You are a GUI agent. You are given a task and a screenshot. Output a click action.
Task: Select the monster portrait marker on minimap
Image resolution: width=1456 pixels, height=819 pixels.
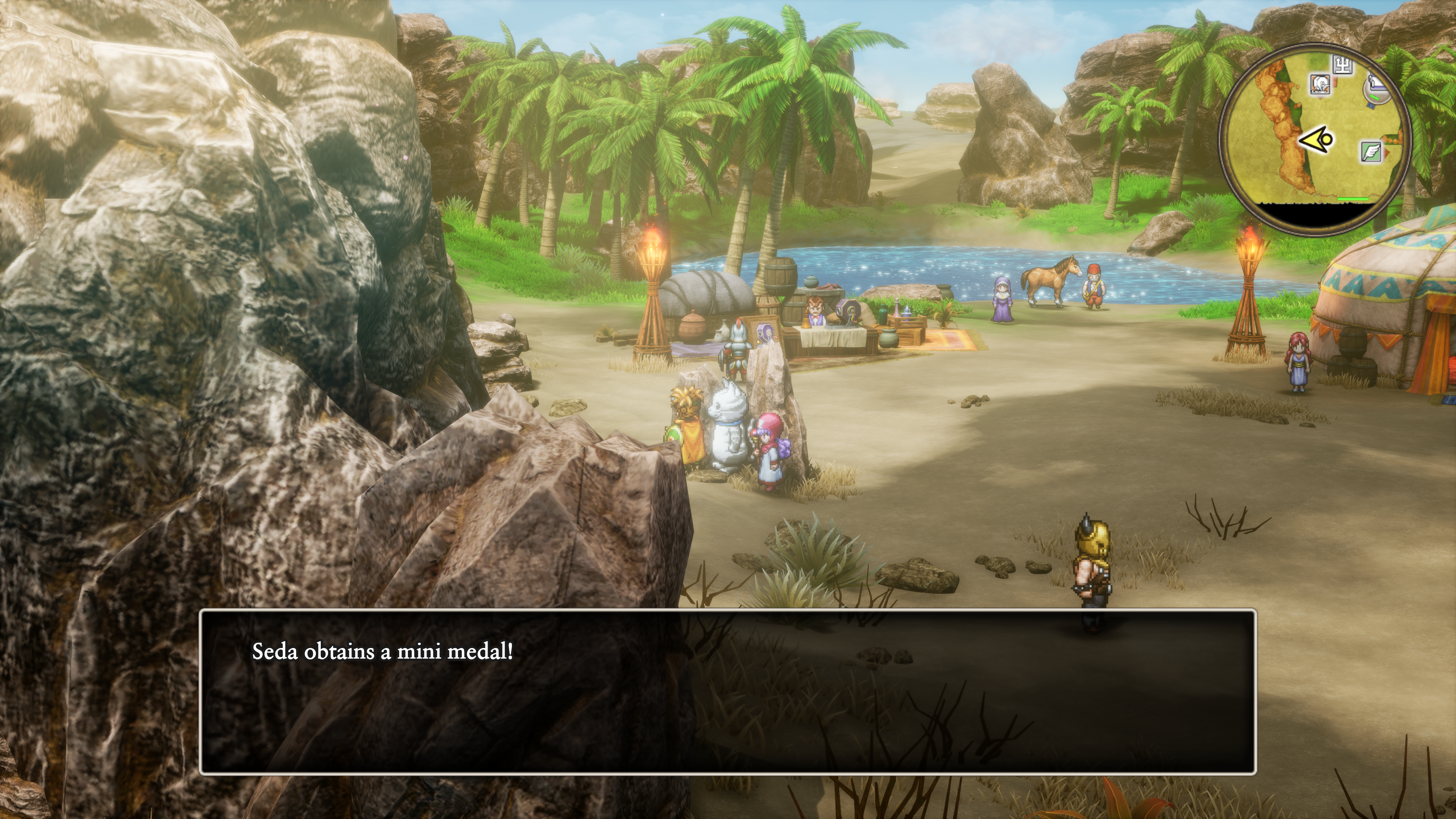click(x=1320, y=84)
